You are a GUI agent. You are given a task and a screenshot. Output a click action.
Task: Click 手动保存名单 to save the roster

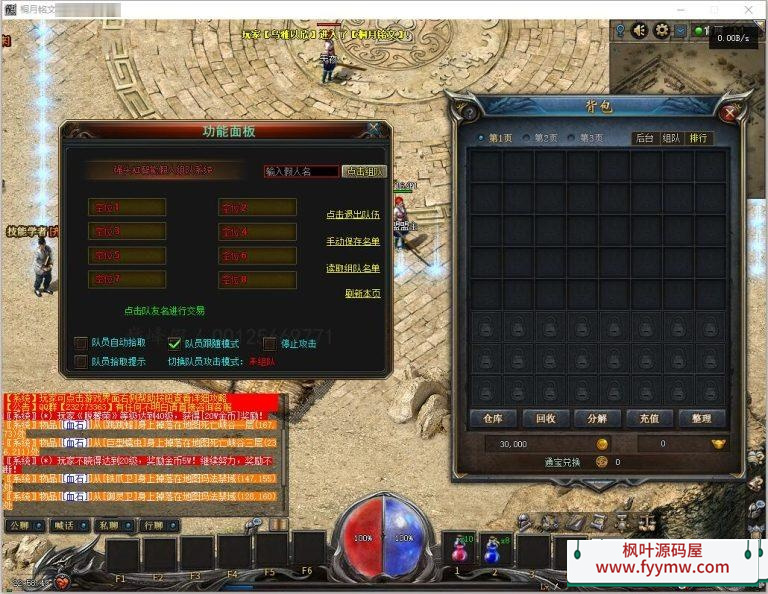coord(353,241)
